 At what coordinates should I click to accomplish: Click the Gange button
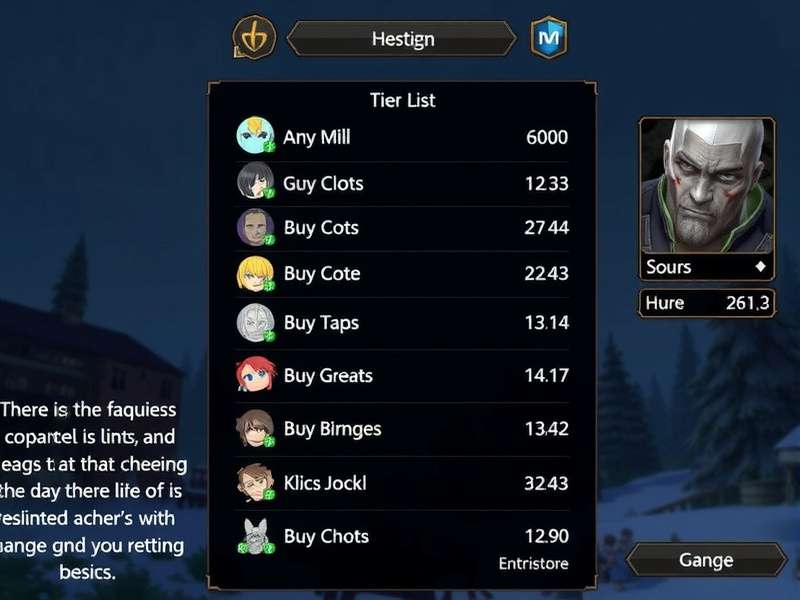point(706,560)
